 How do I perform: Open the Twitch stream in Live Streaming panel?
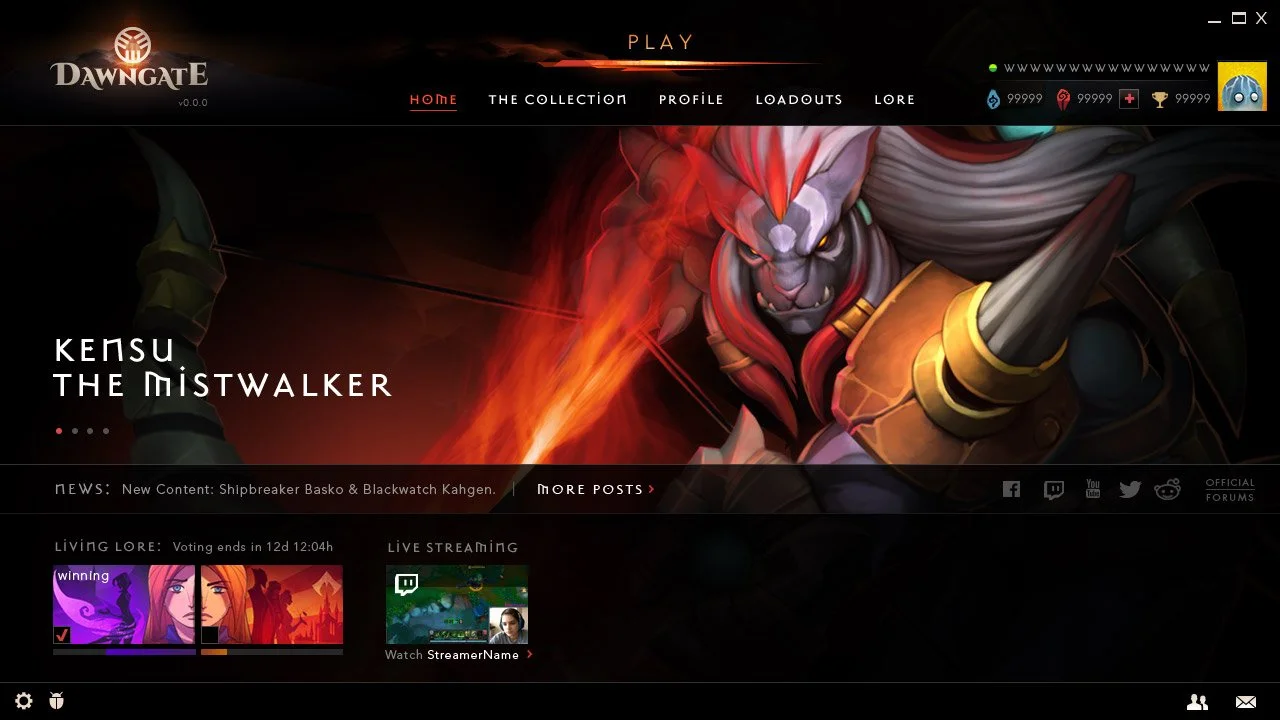(x=457, y=604)
